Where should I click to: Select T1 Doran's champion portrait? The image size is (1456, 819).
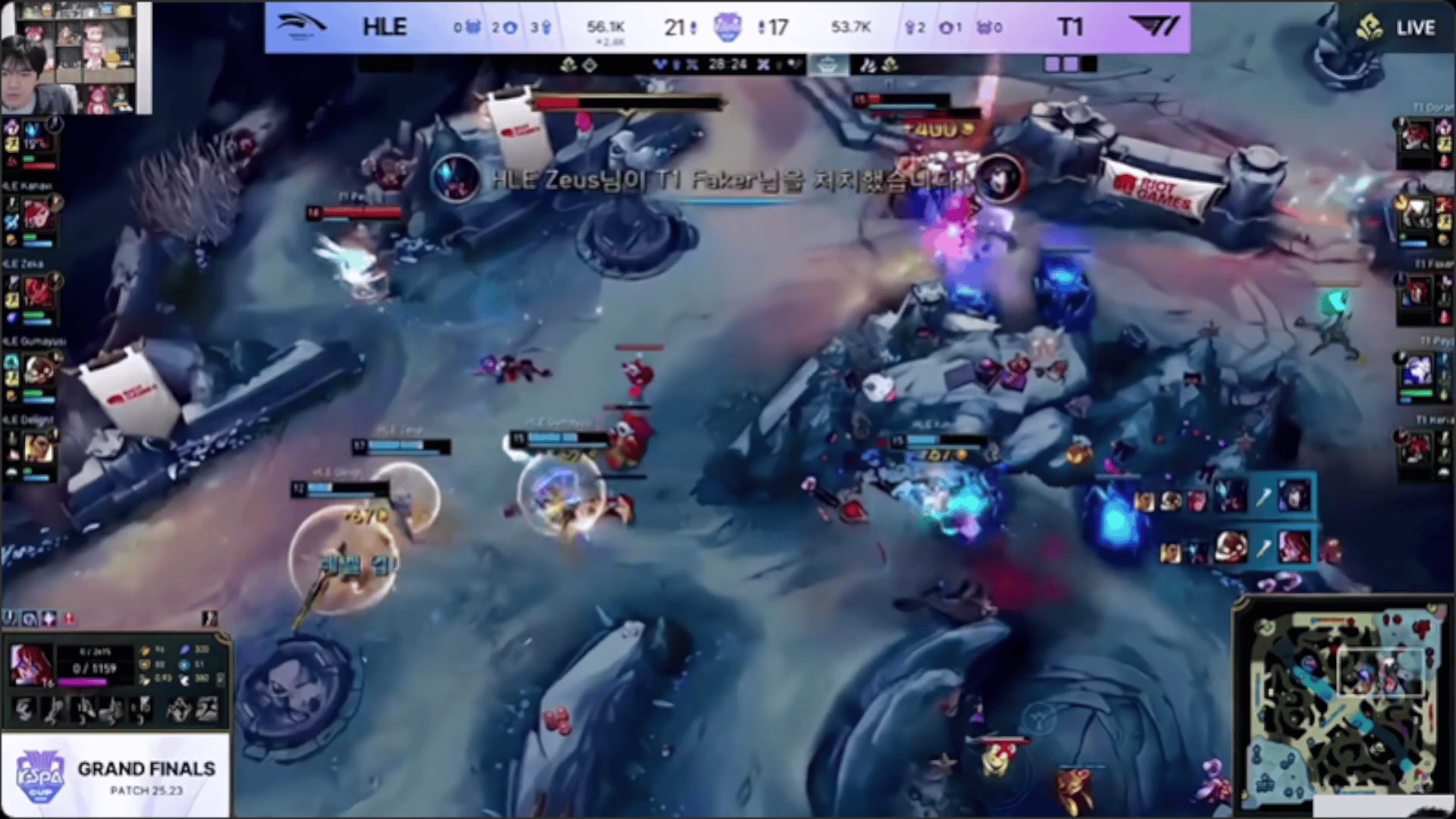click(x=1415, y=136)
